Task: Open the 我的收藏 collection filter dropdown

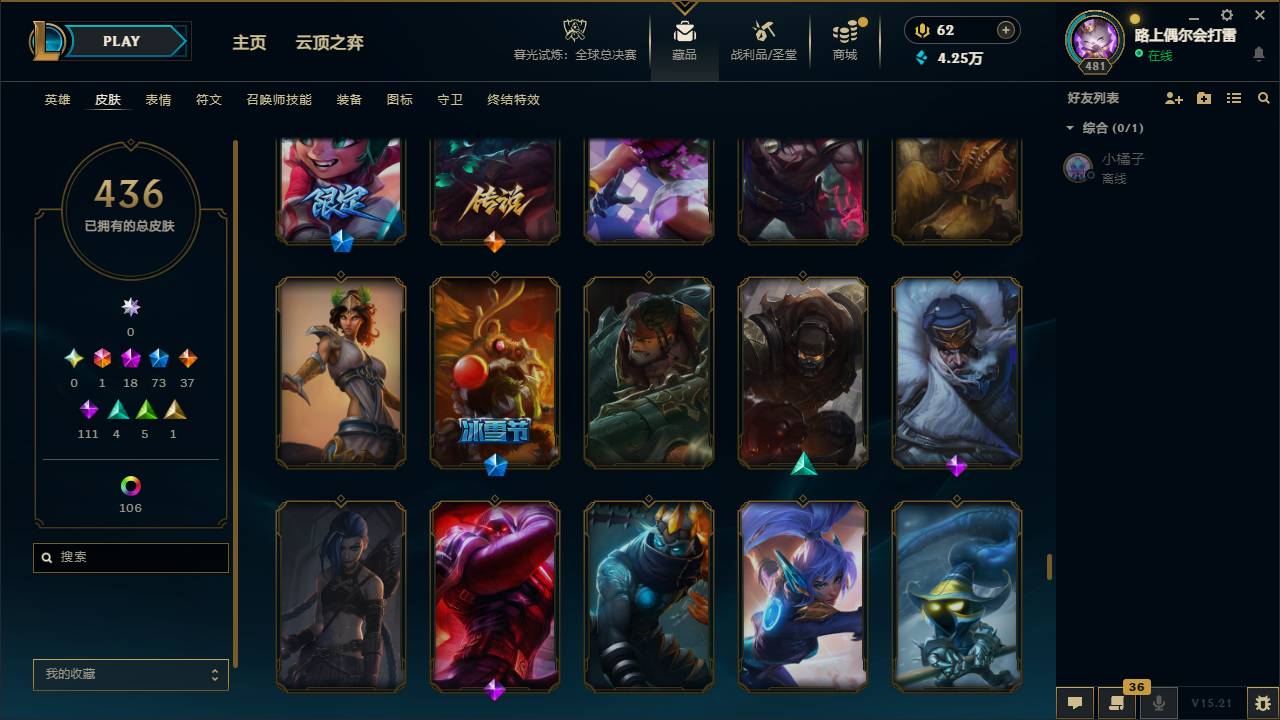Action: coord(130,674)
